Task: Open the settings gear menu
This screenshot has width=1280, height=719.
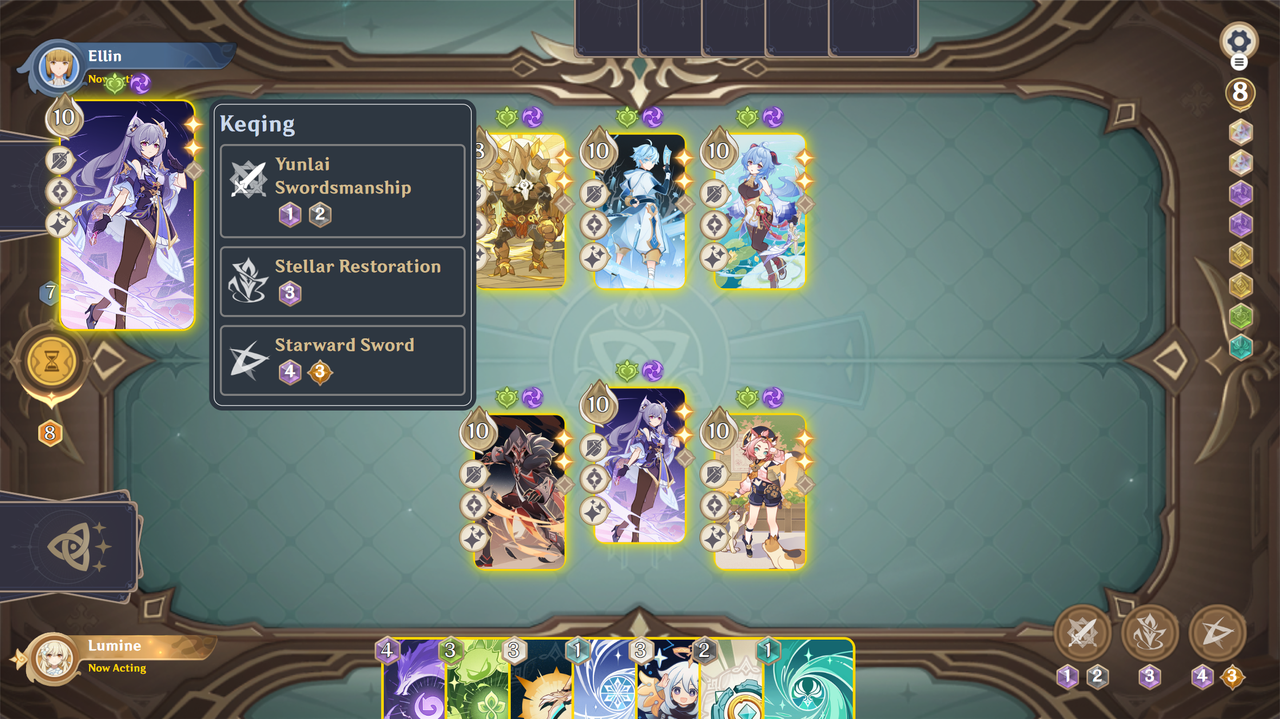Action: tap(1239, 42)
